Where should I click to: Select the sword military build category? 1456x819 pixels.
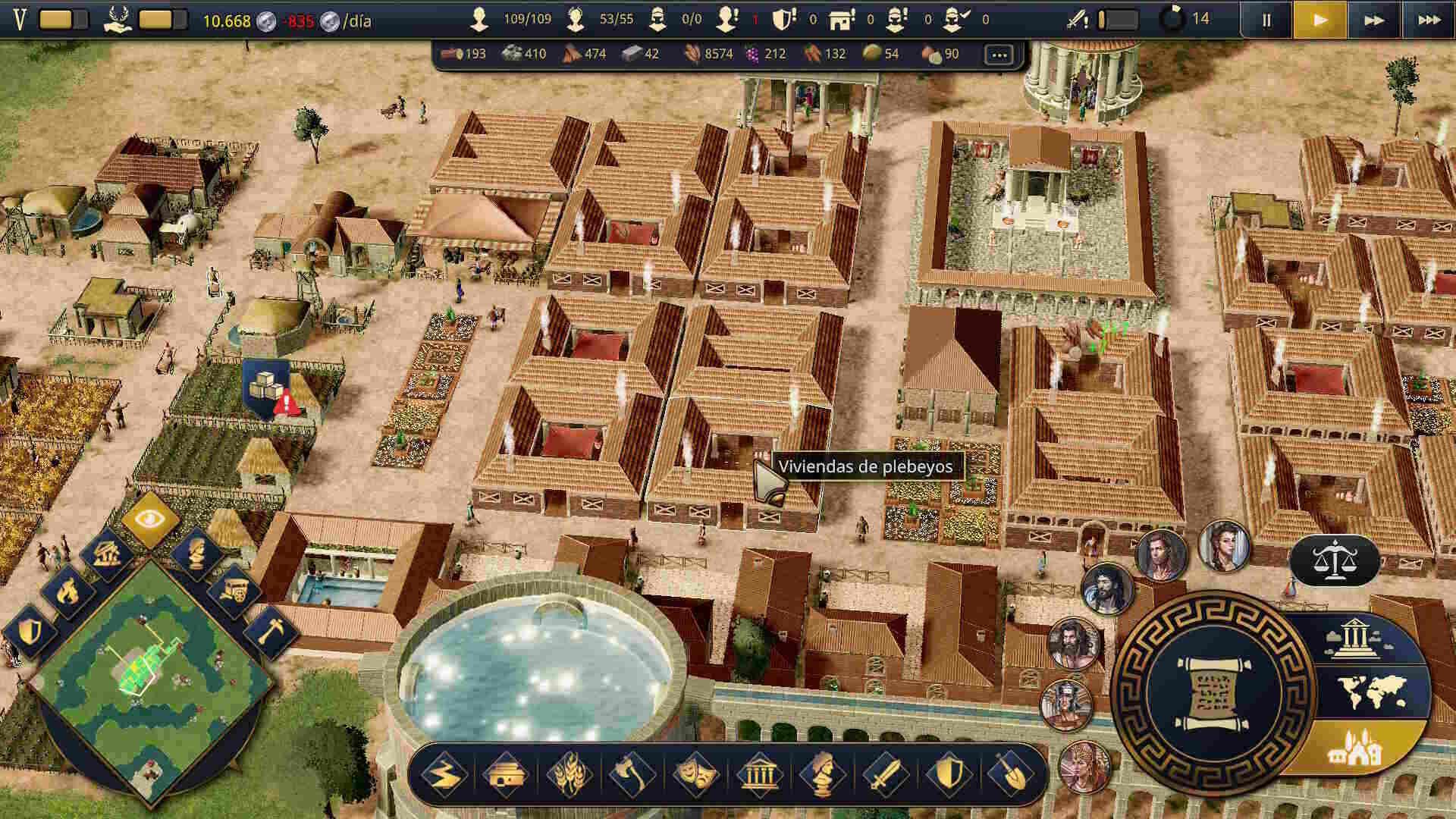pyautogui.click(x=884, y=774)
